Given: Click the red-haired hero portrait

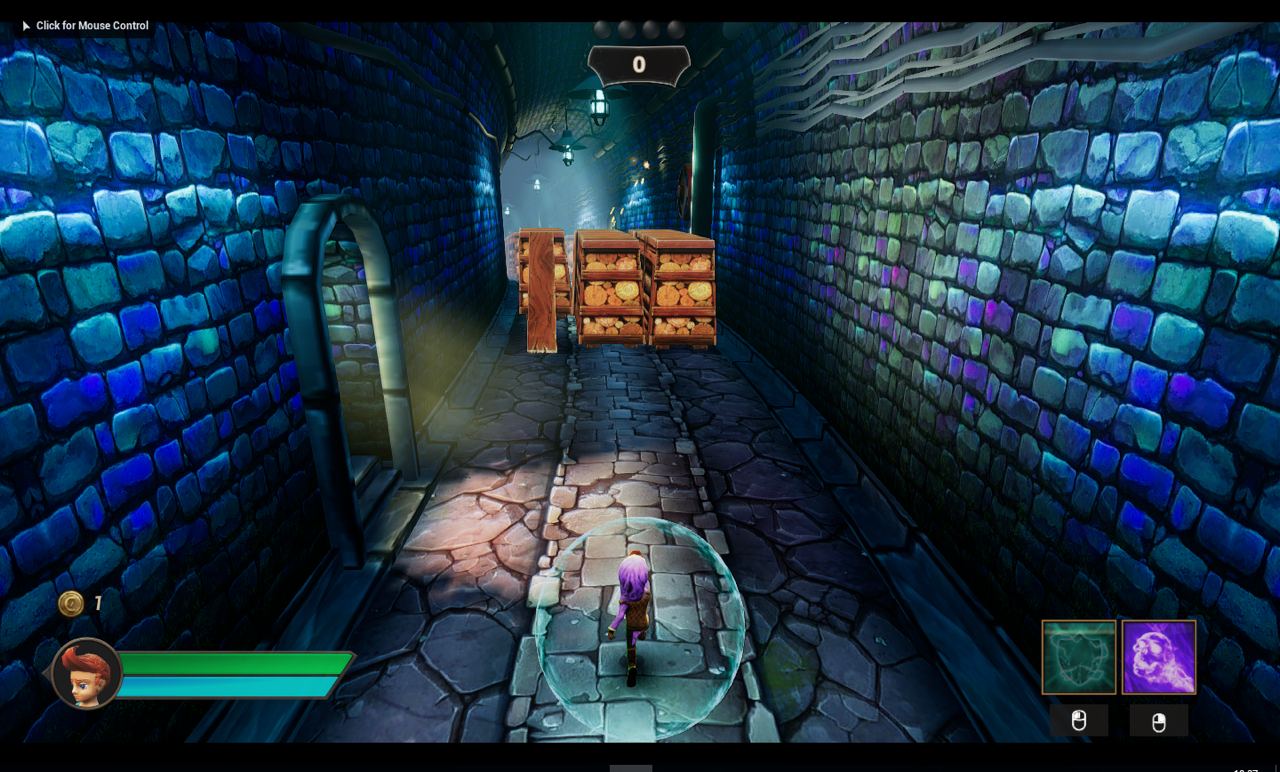Looking at the screenshot, I should (x=86, y=674).
